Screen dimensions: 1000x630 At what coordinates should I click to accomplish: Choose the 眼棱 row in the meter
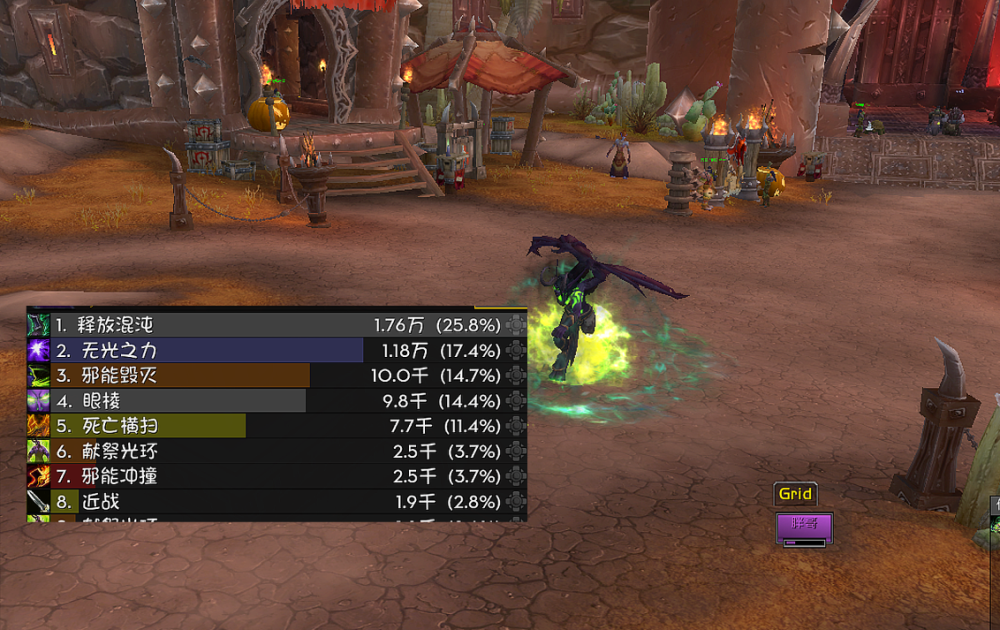(x=270, y=401)
